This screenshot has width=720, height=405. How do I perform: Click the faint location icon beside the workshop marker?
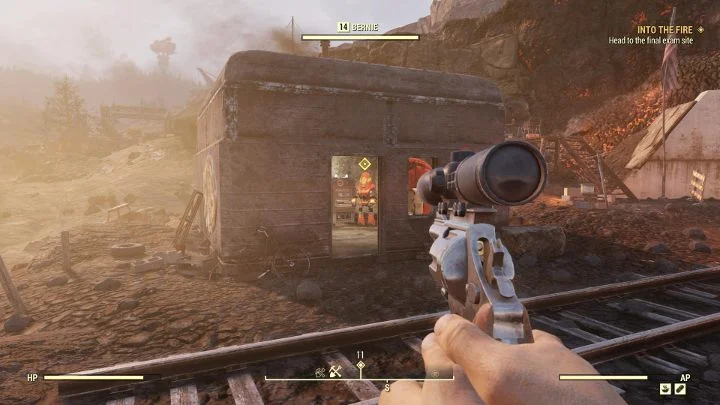[x=320, y=371]
